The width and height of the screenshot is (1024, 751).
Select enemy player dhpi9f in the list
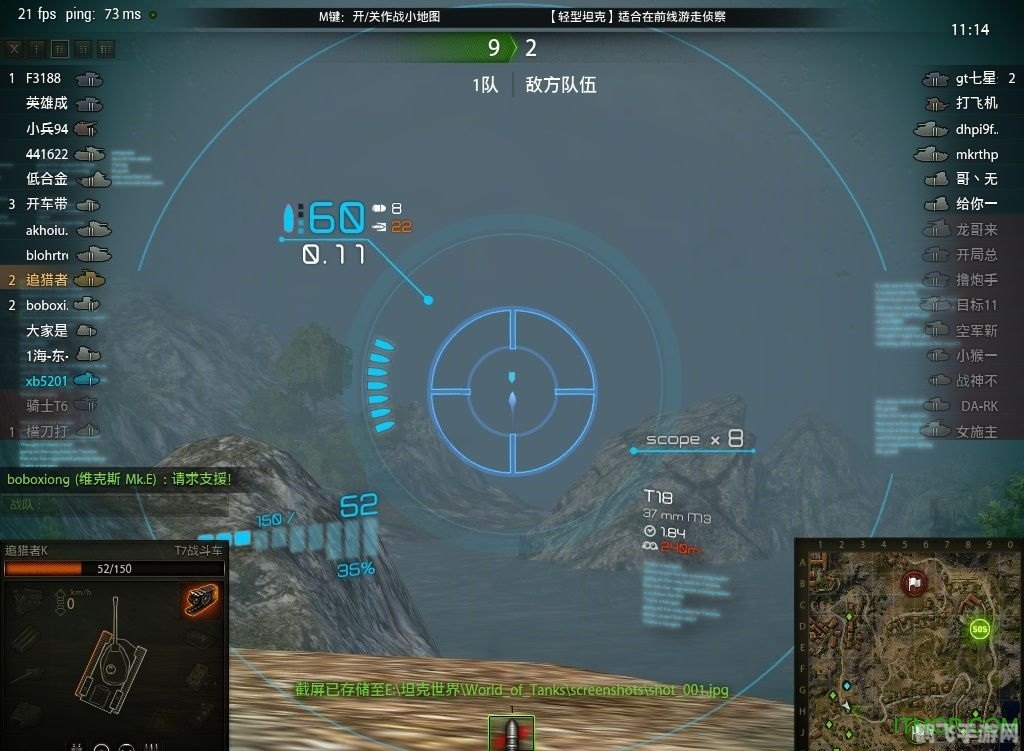(976, 129)
